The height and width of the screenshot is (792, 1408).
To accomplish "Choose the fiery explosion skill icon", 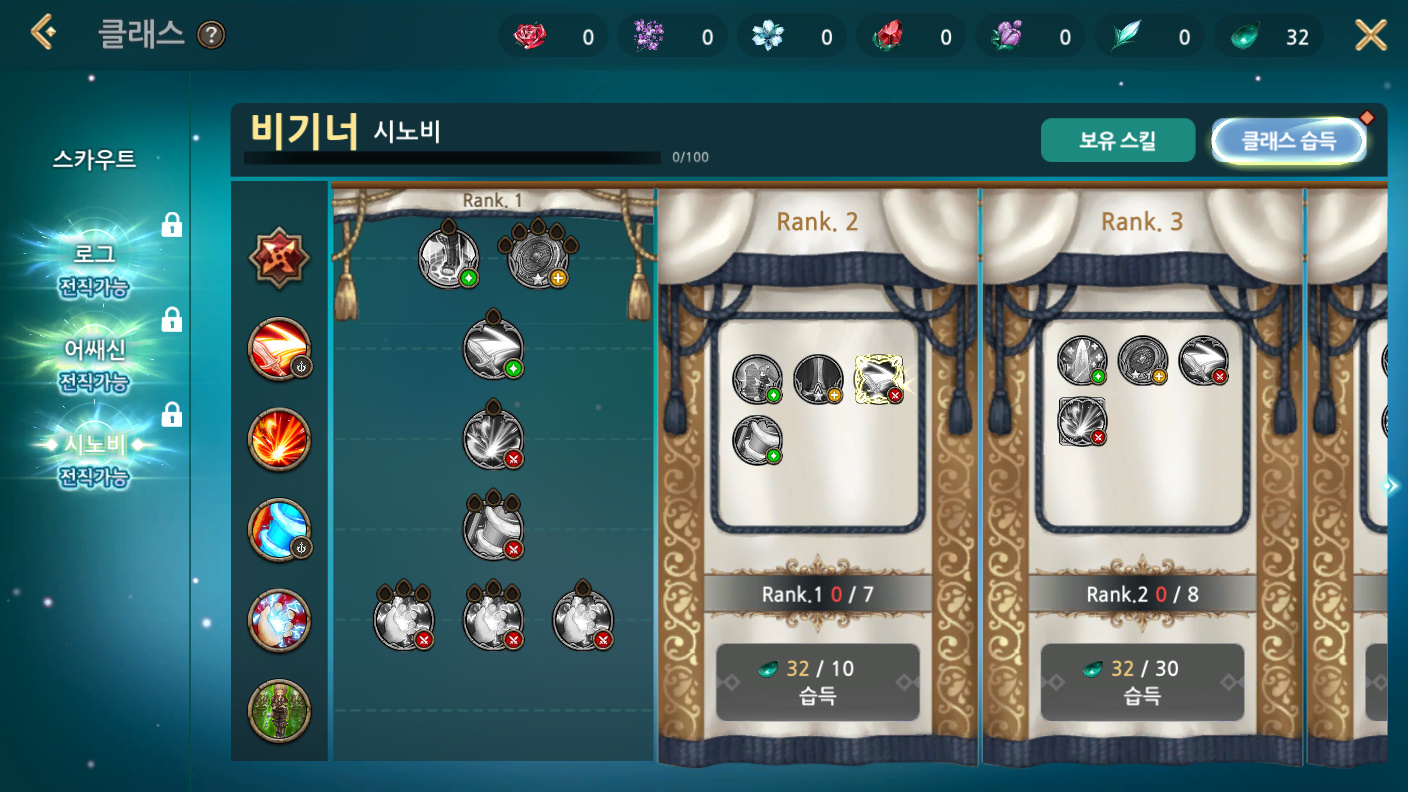I will 279,440.
